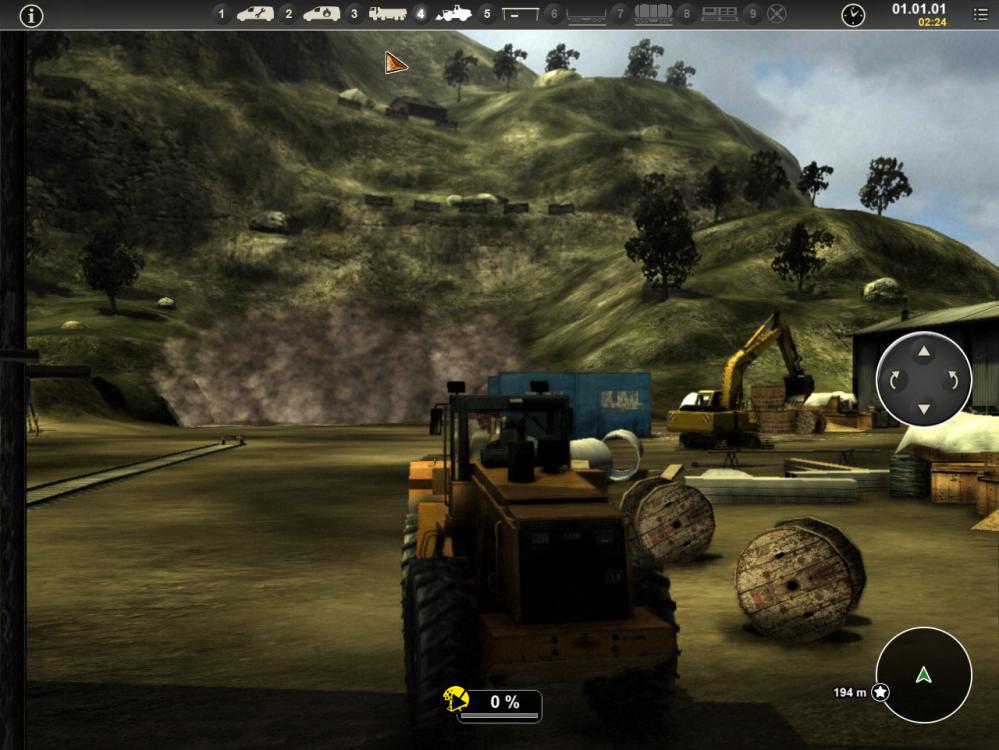Viewport: 999px width, 750px height.
Task: Open the list menu in the corner
Action: (980, 15)
